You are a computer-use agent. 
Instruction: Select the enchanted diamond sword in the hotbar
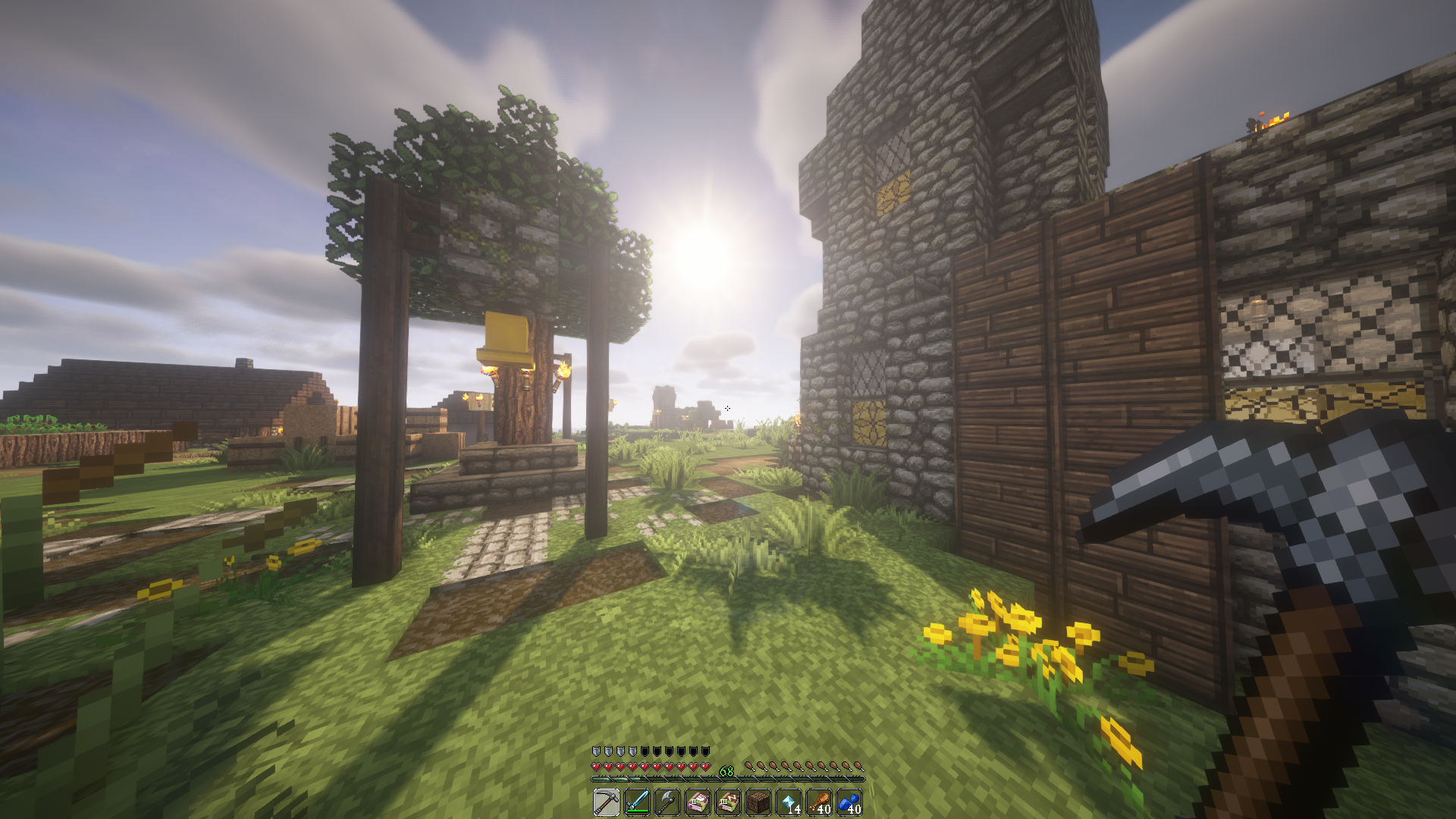636,803
